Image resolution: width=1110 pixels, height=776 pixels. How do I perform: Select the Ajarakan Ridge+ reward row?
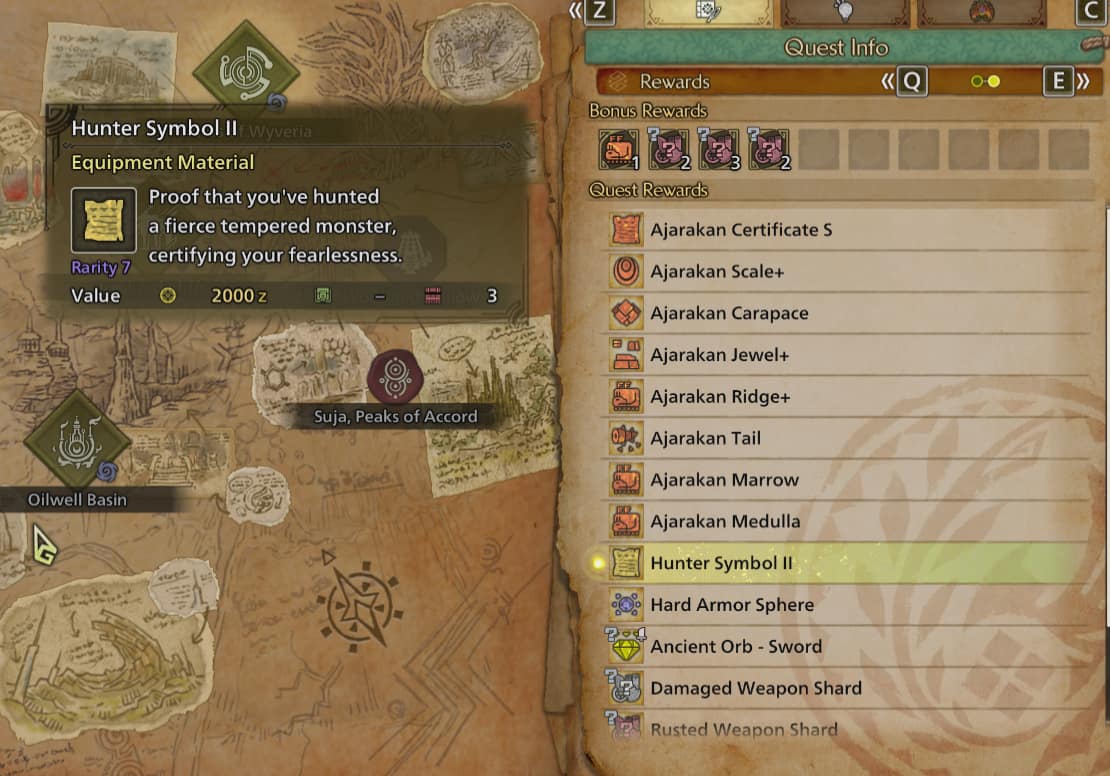point(720,397)
